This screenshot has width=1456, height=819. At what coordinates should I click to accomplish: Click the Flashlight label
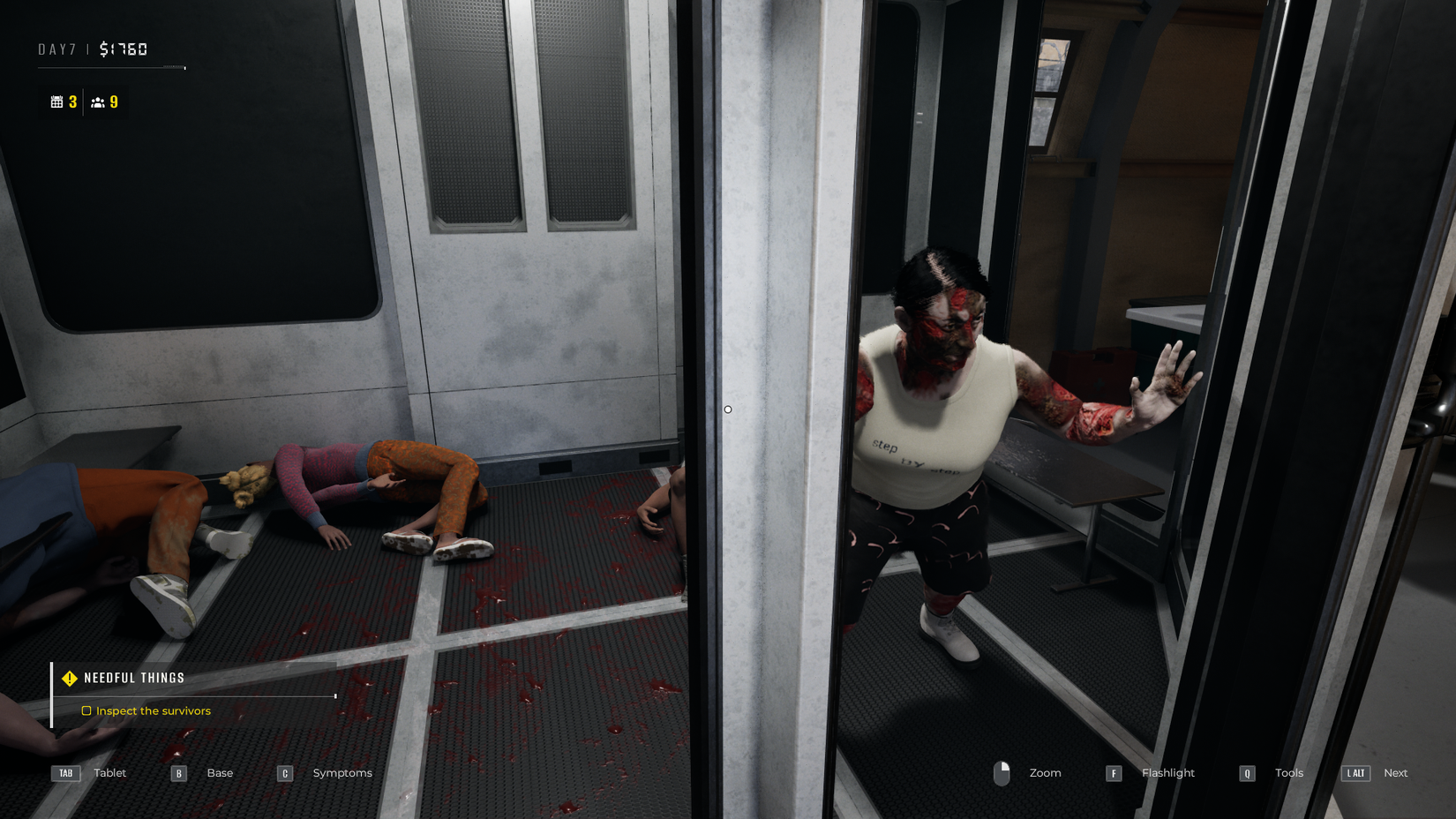(1167, 772)
